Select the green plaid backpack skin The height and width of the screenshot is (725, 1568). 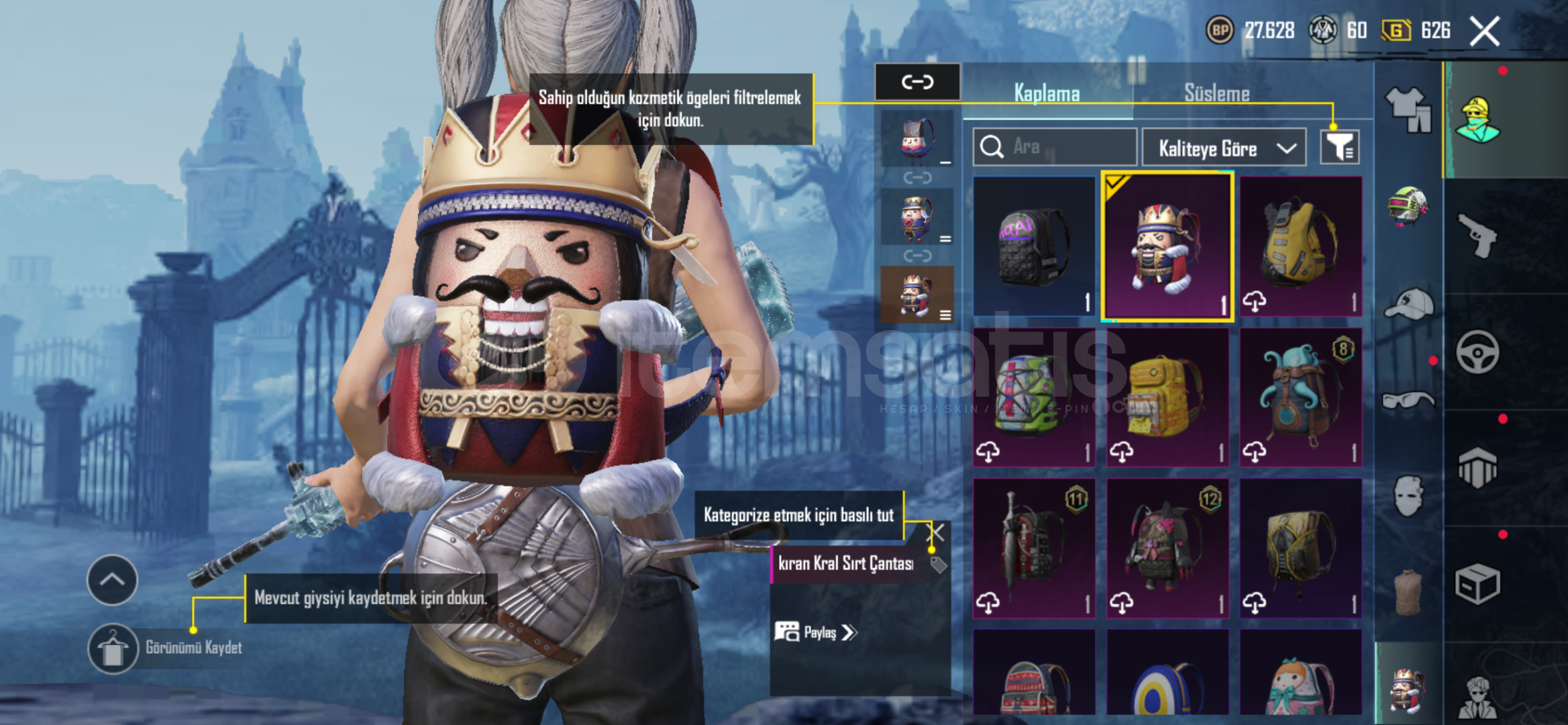[1034, 397]
